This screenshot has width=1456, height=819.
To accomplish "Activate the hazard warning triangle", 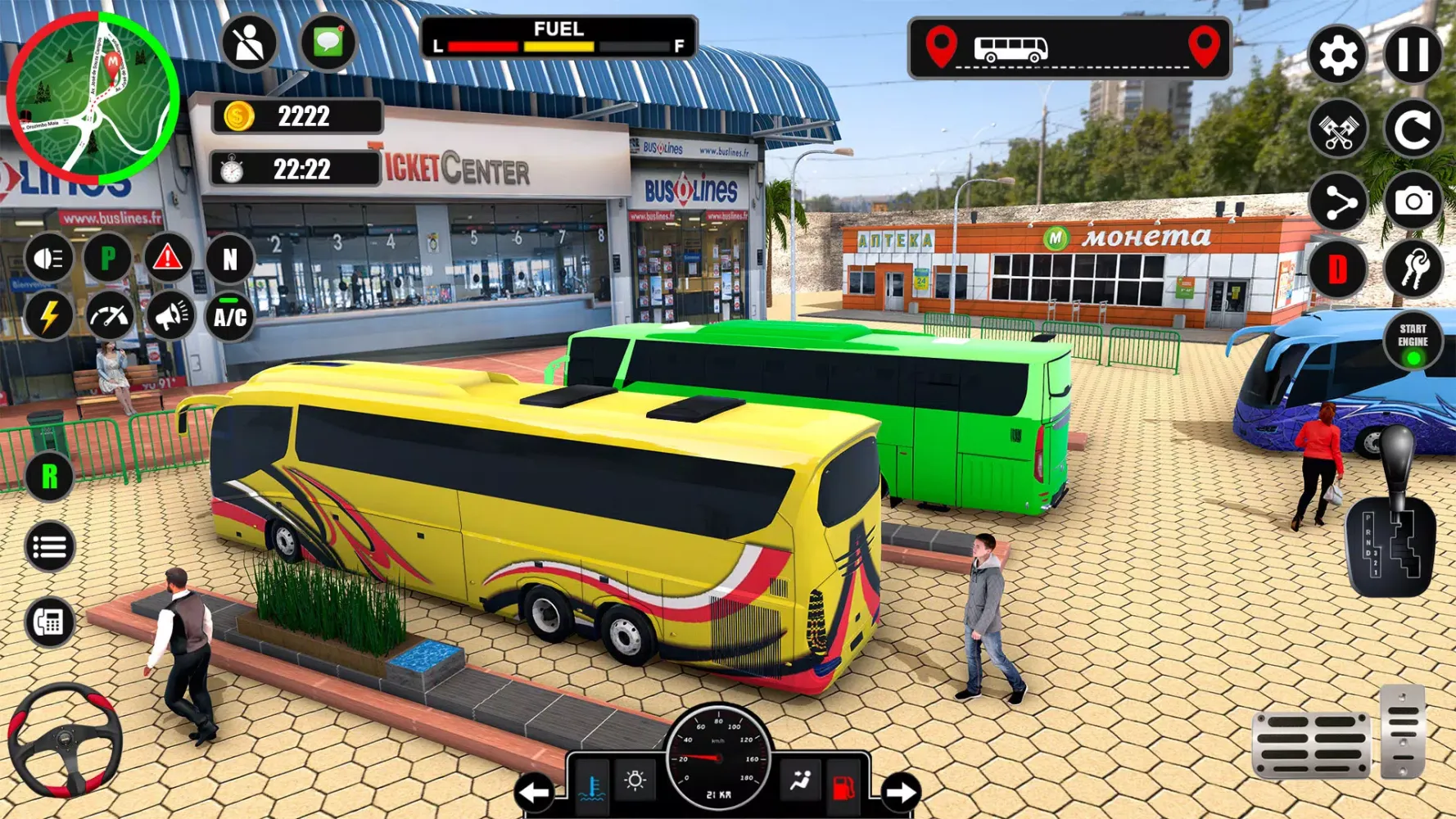I will 168,260.
